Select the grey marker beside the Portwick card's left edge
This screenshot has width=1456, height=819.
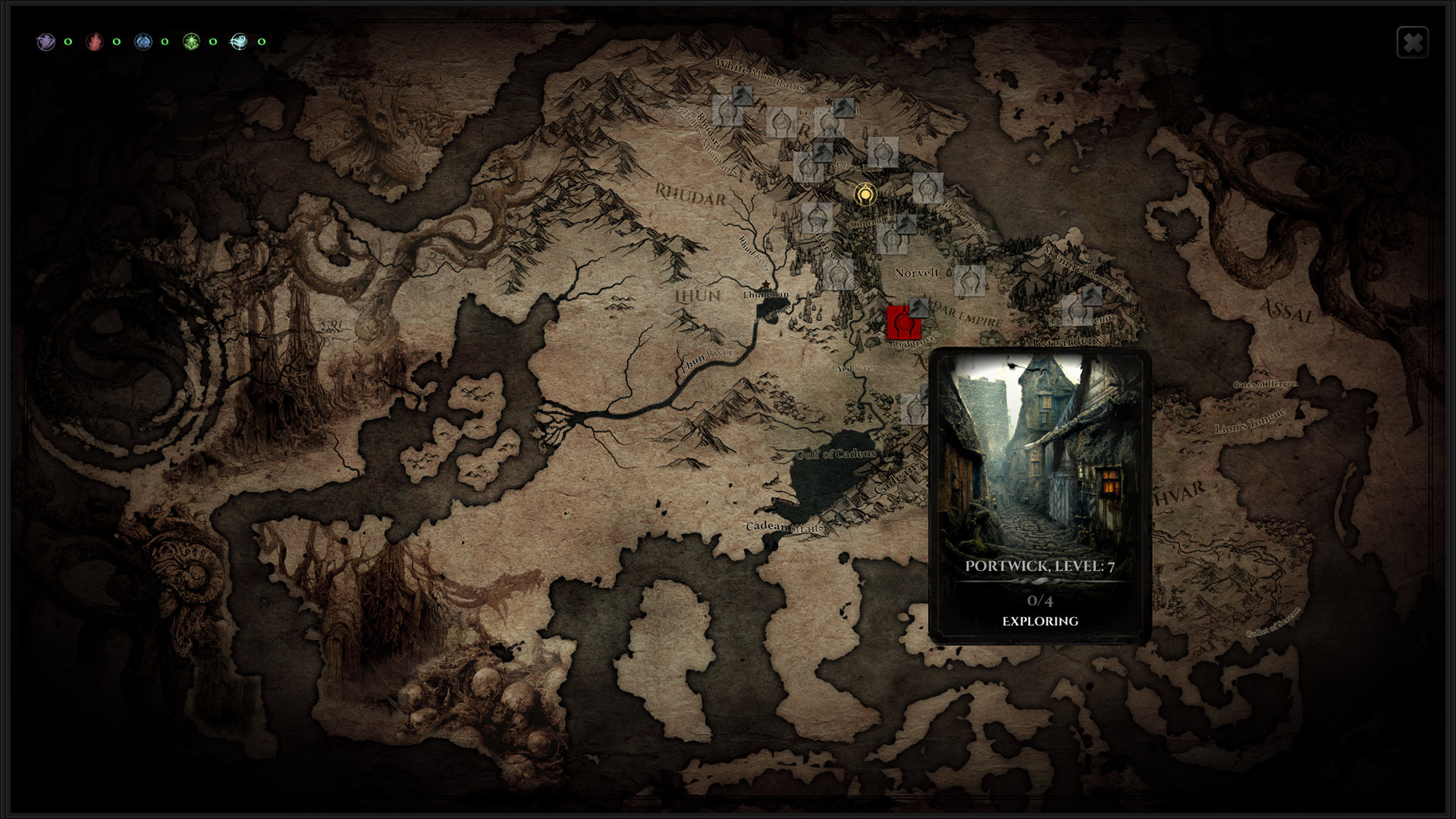coord(915,409)
